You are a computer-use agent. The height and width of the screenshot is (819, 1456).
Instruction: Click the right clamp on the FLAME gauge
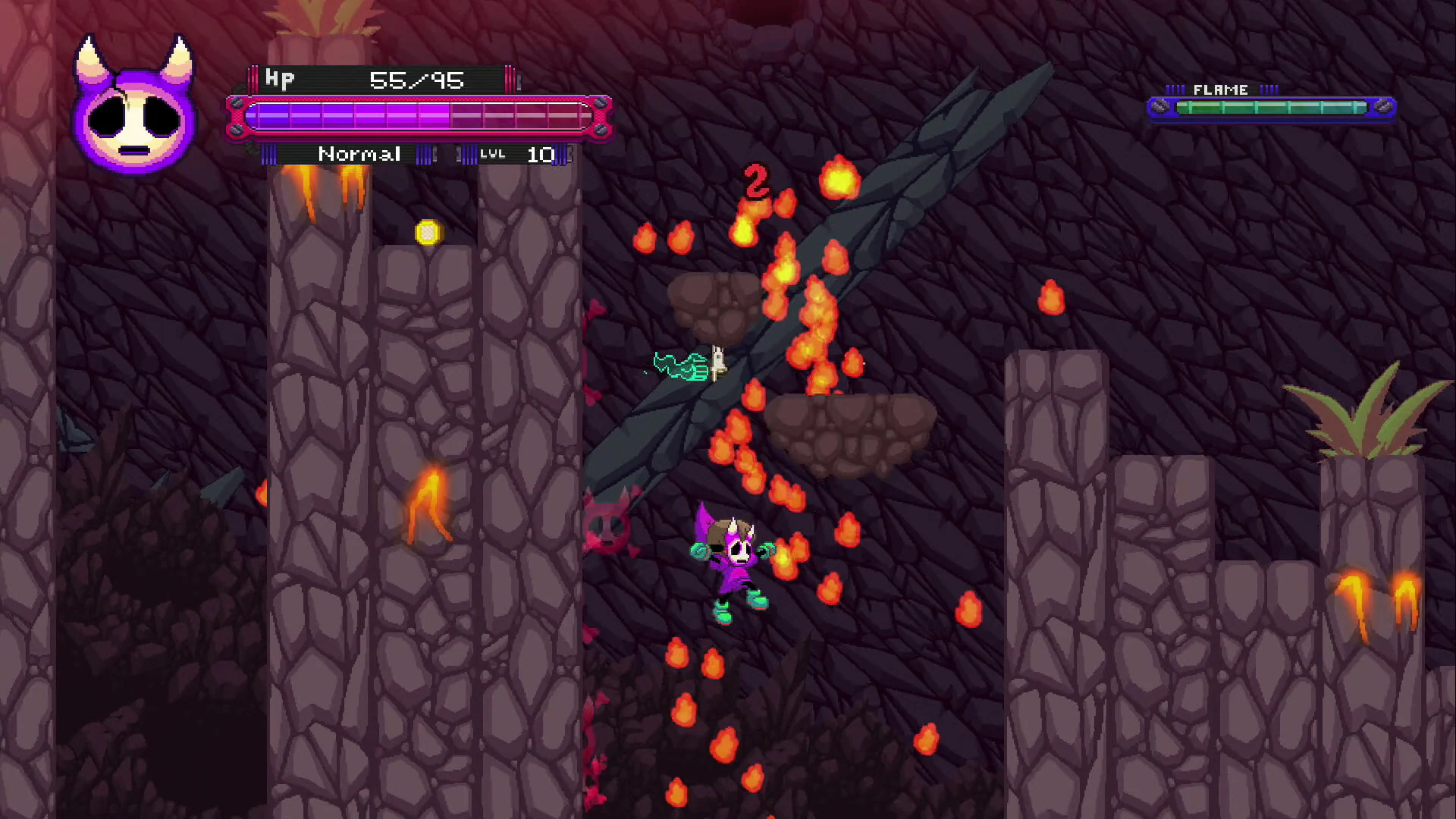tap(1384, 107)
